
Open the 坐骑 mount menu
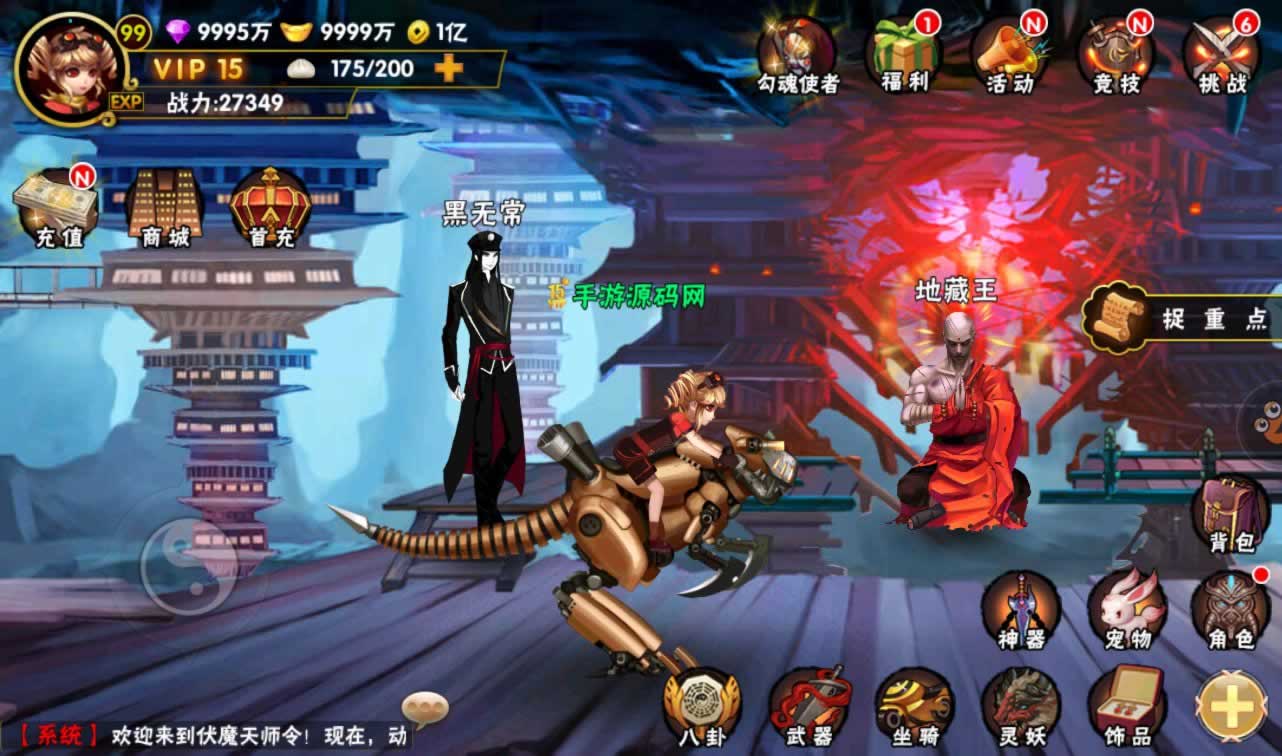(x=914, y=707)
